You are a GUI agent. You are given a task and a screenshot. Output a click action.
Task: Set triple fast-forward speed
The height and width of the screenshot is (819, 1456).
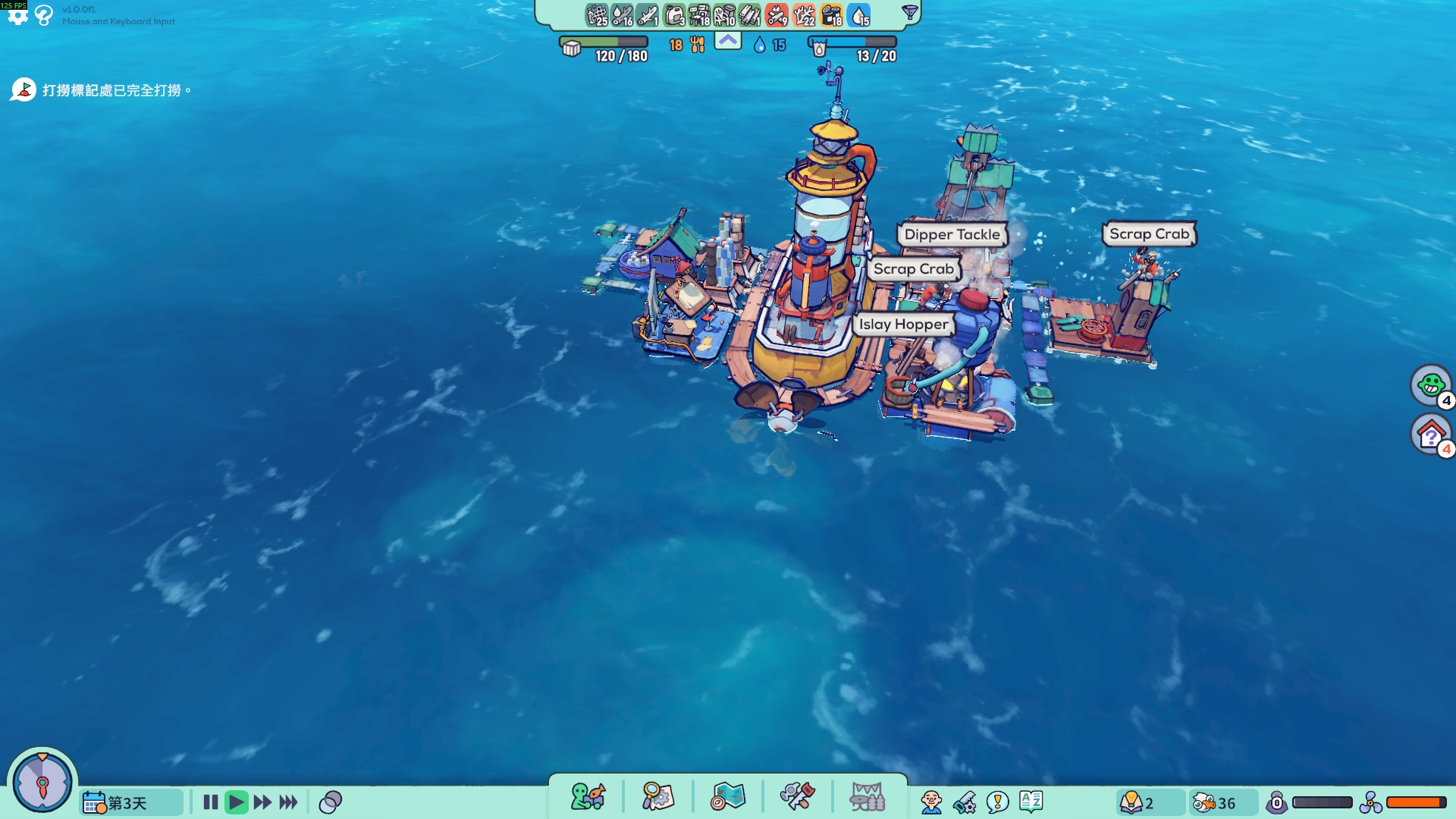(x=288, y=802)
